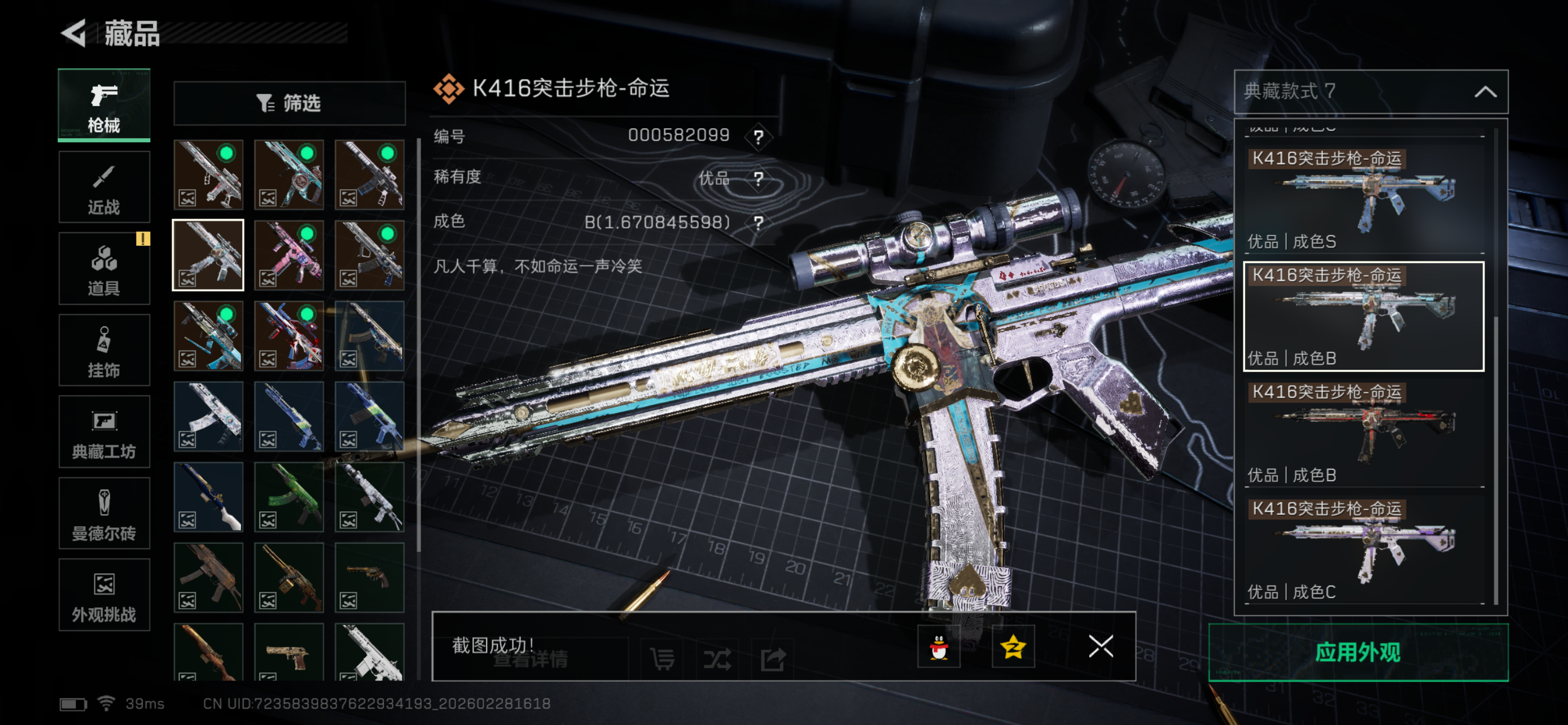The image size is (1568, 725).
Task: Share screenshot to Qzone star icon
Action: 1013,647
